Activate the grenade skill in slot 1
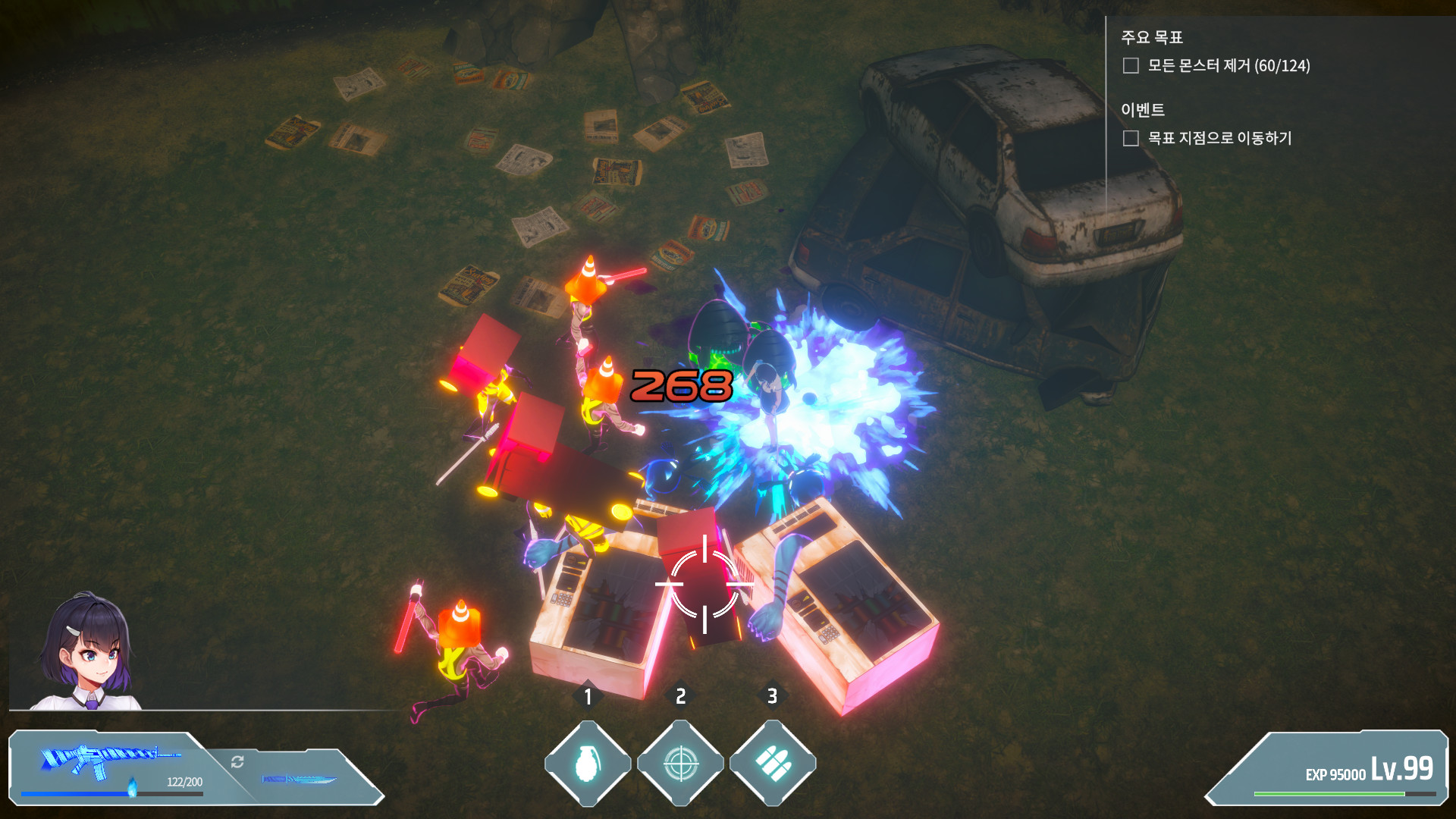 (x=590, y=764)
